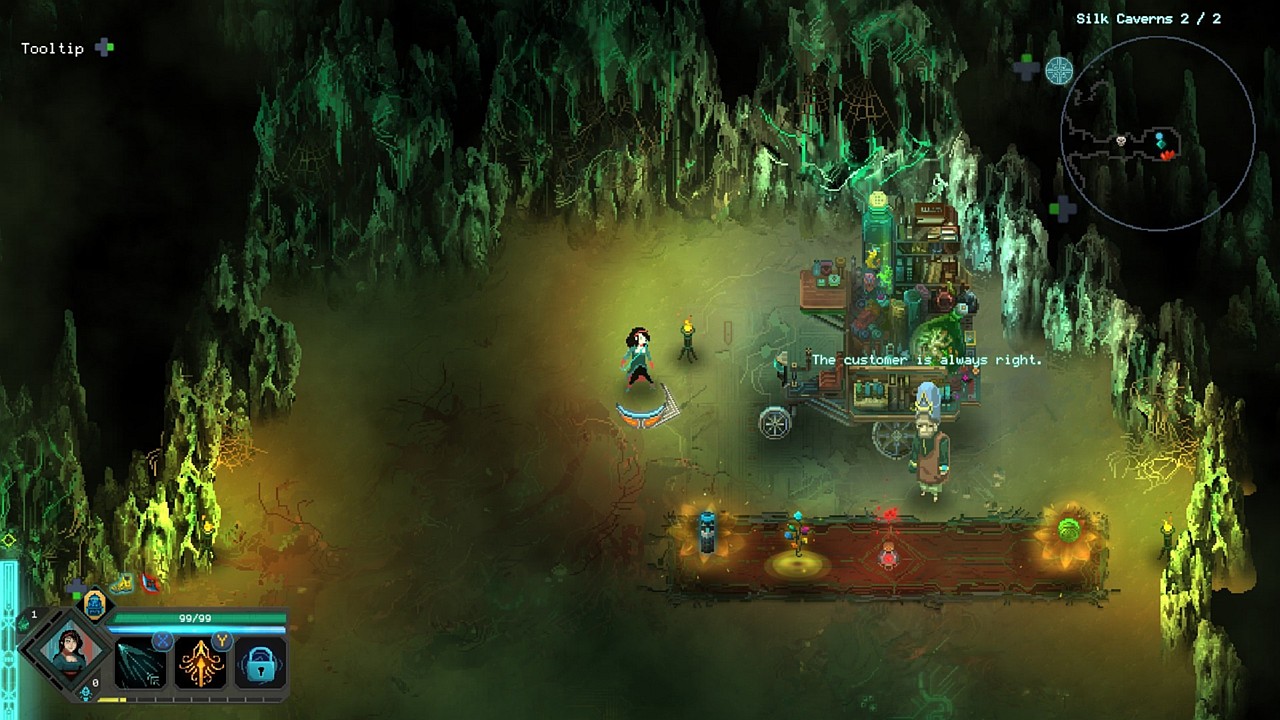Open the circular cave minimap
This screenshot has width=1280, height=720.
click(x=1157, y=133)
